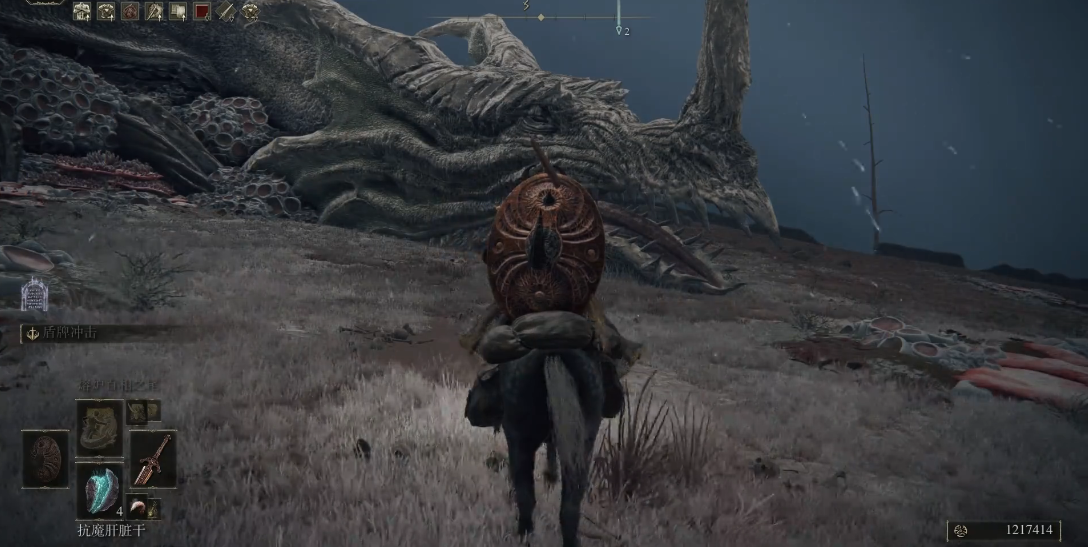Inspect the diagonal sword debuff status icon
This screenshot has height=547, width=1088.
226,12
